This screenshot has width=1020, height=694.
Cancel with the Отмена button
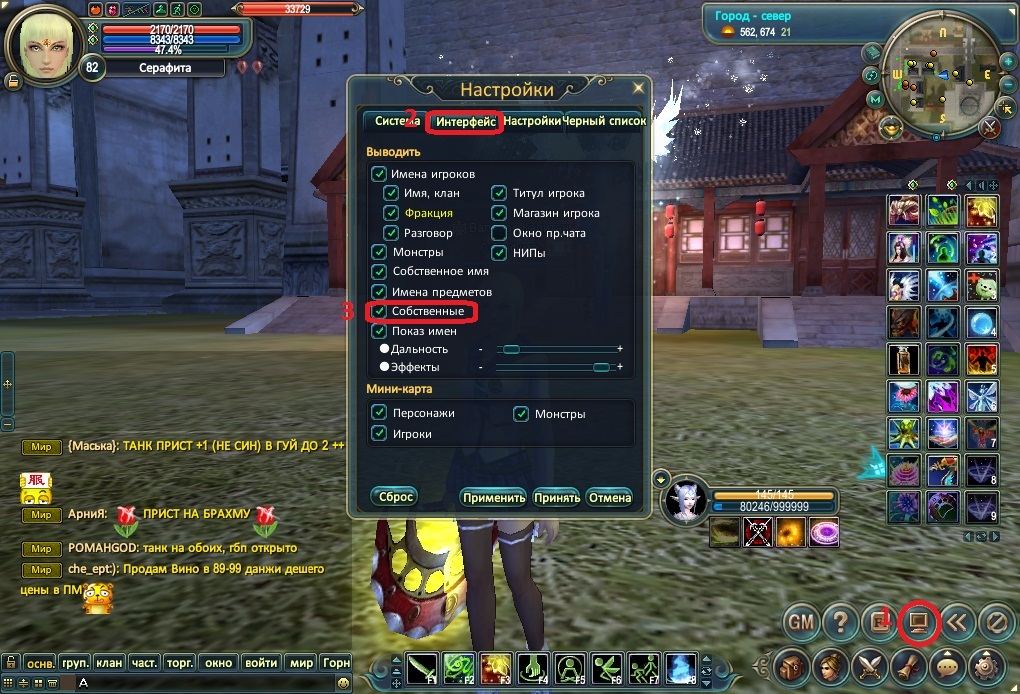click(x=609, y=497)
